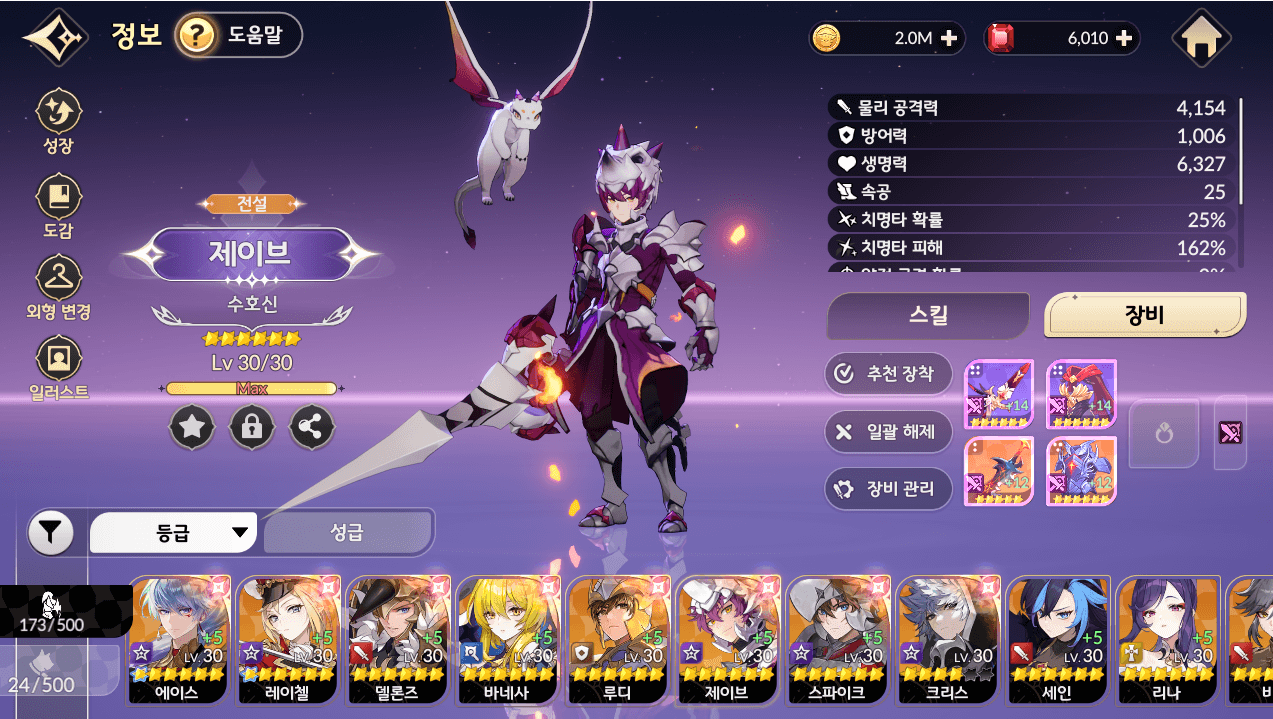Select hero card 에이스
The width and height of the screenshot is (1273, 719).
coord(179,640)
